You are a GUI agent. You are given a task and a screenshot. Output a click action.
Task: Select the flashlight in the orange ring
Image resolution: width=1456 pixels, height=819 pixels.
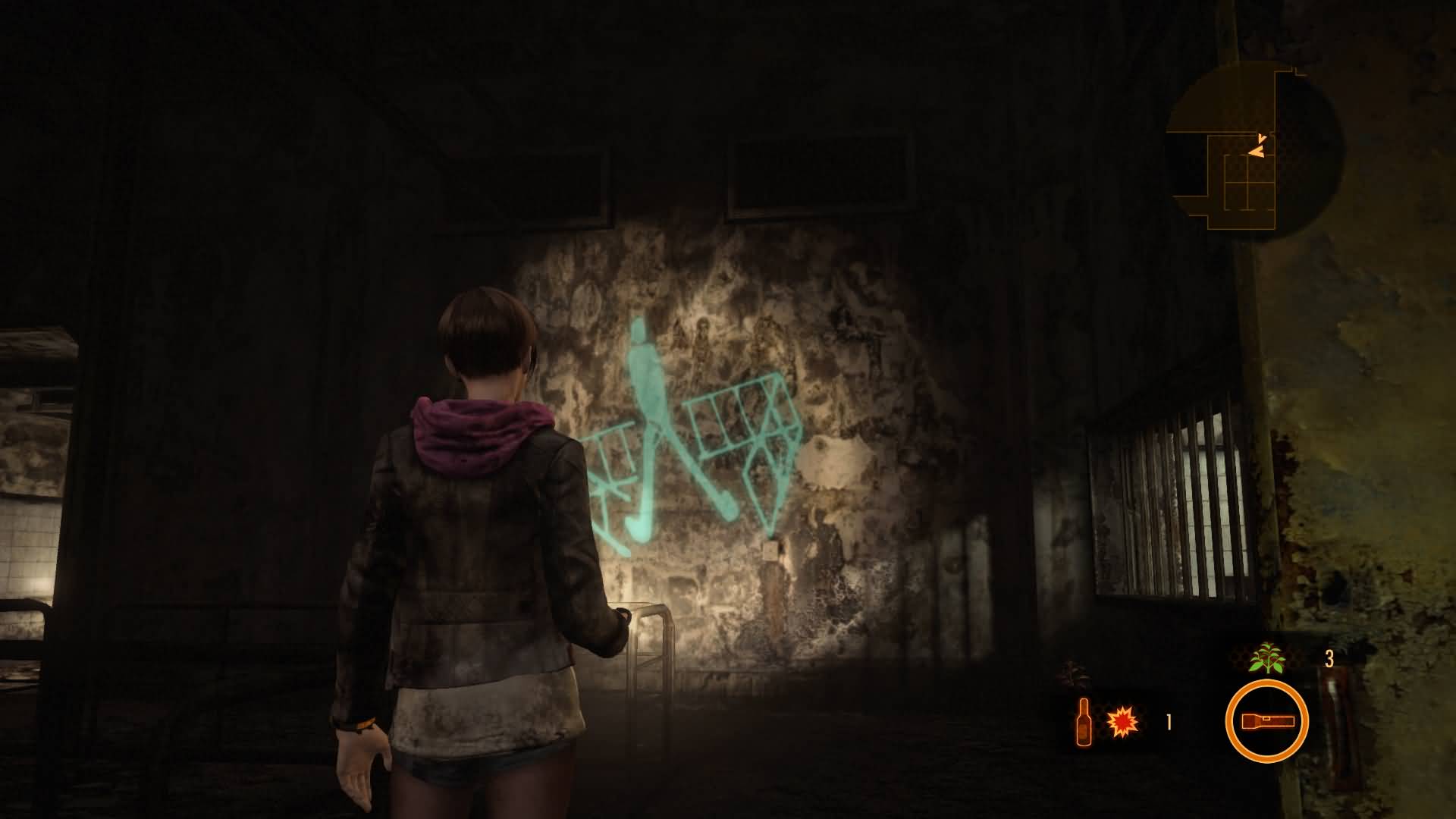(1266, 721)
